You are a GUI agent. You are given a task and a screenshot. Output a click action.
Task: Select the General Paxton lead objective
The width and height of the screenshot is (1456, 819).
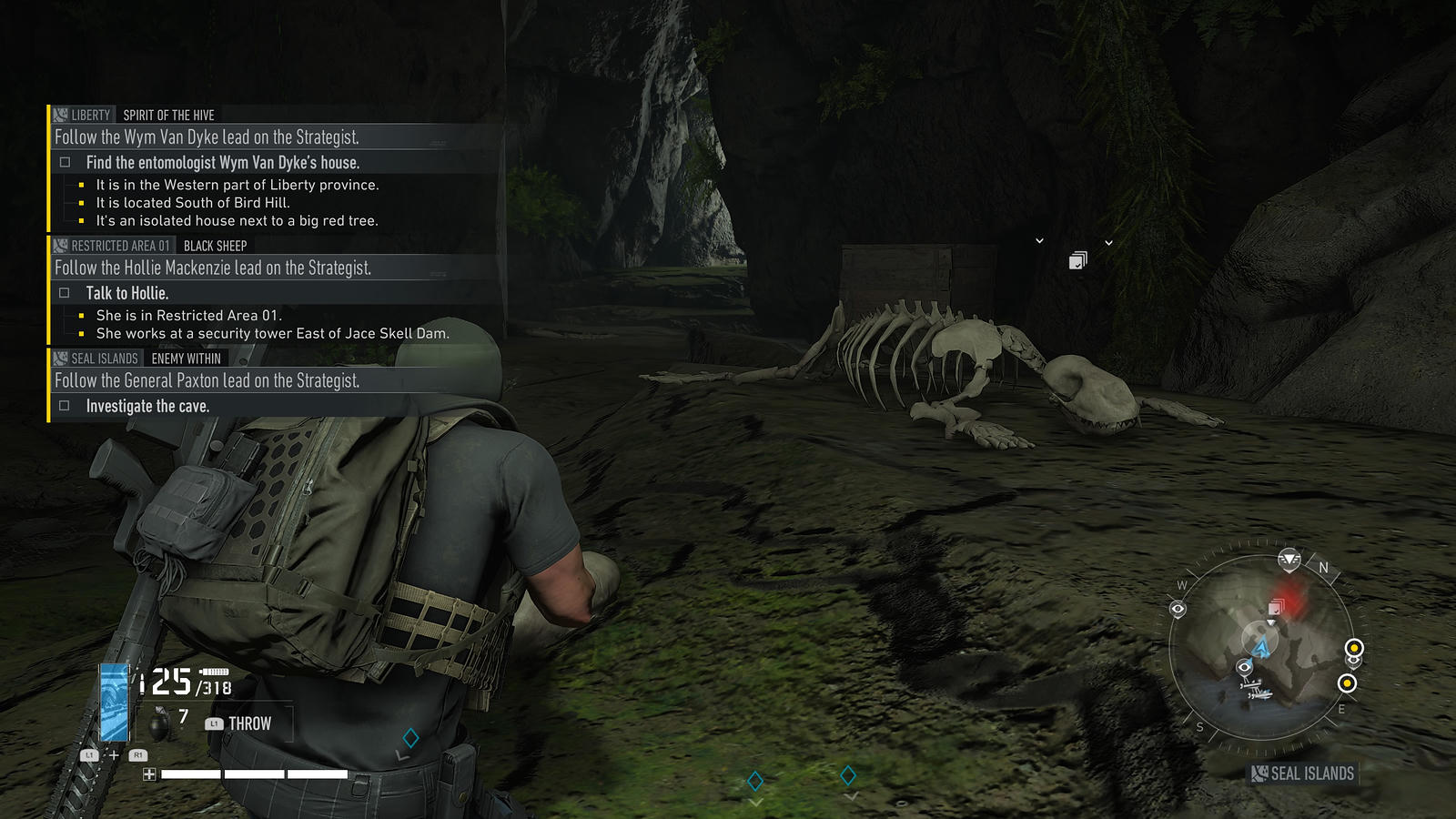click(x=207, y=381)
